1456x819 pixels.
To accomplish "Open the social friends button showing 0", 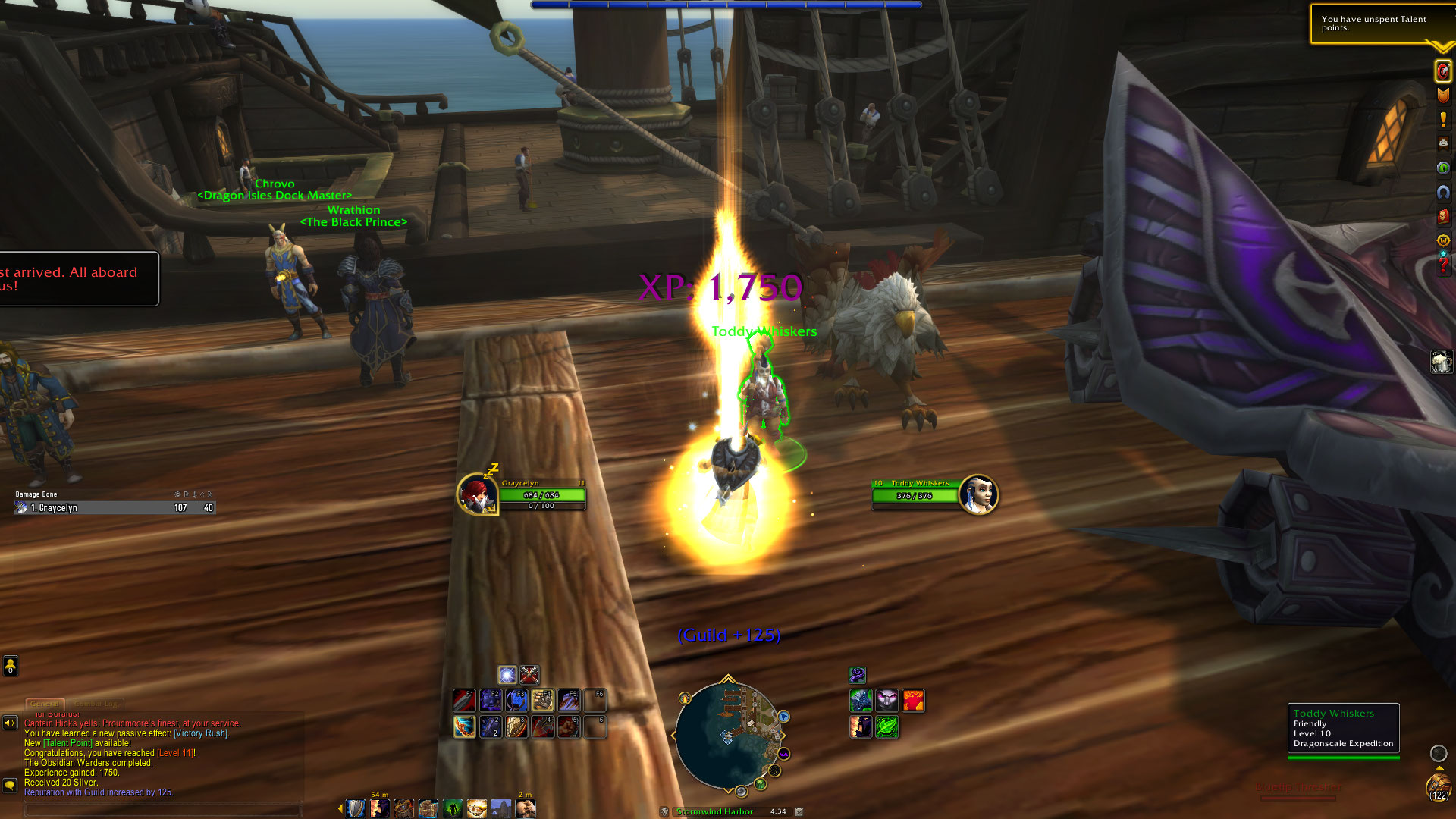I will [10, 666].
